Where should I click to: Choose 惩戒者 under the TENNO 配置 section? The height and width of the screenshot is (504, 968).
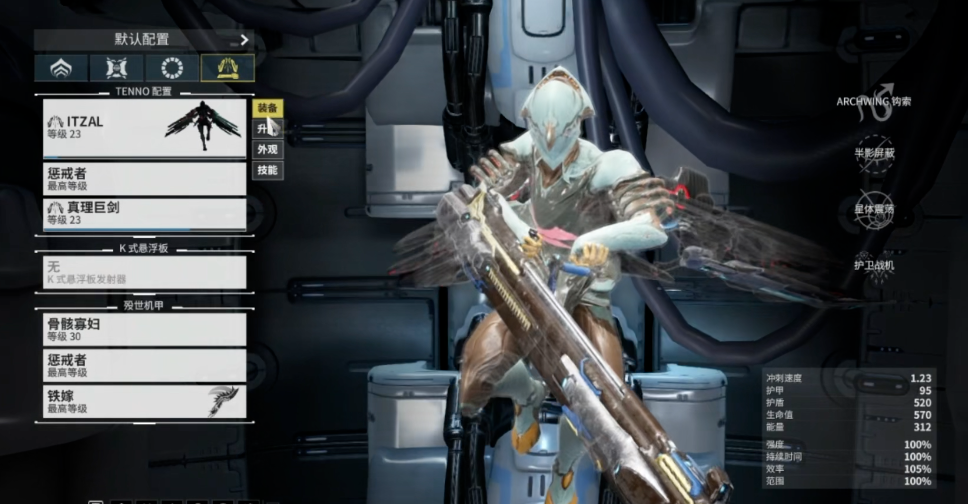pyautogui.click(x=145, y=179)
